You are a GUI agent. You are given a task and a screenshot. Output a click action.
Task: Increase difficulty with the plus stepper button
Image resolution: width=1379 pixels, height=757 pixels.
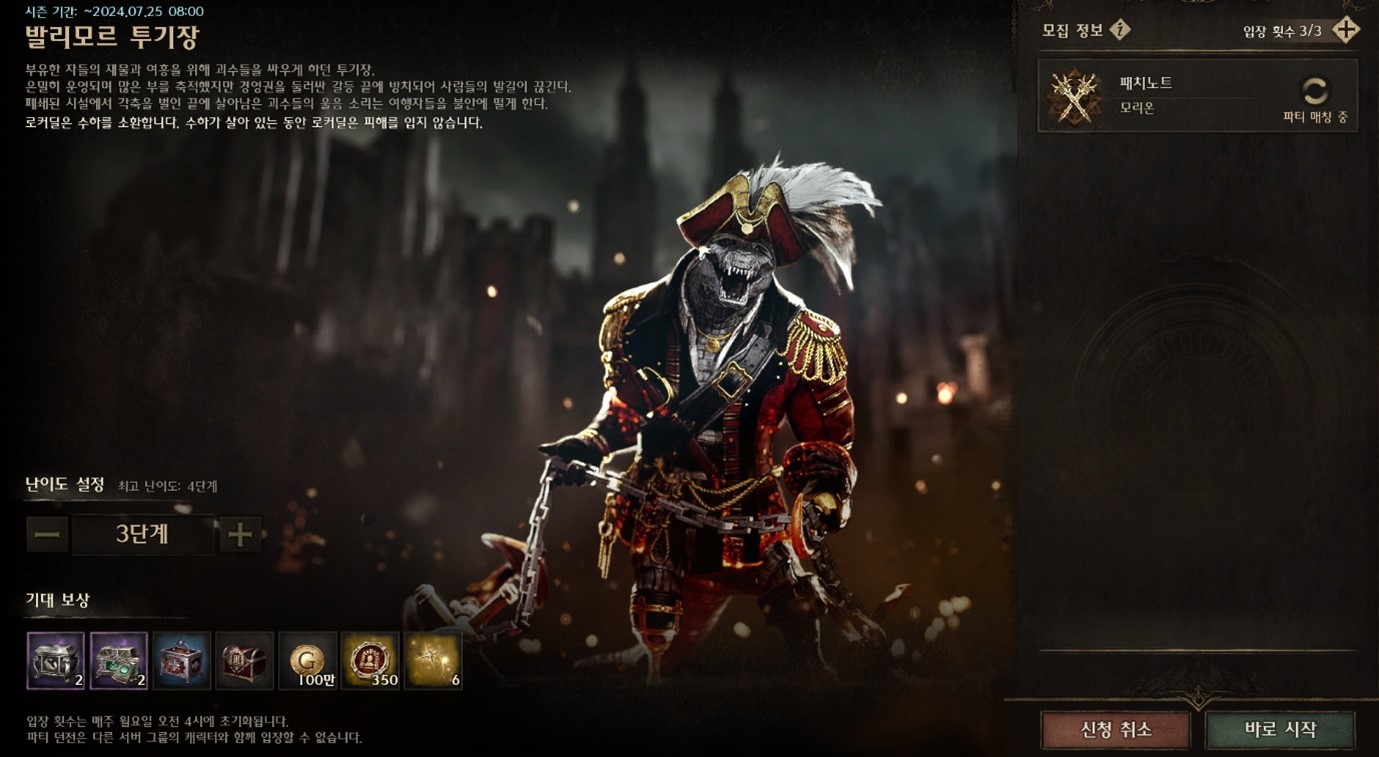tap(240, 535)
